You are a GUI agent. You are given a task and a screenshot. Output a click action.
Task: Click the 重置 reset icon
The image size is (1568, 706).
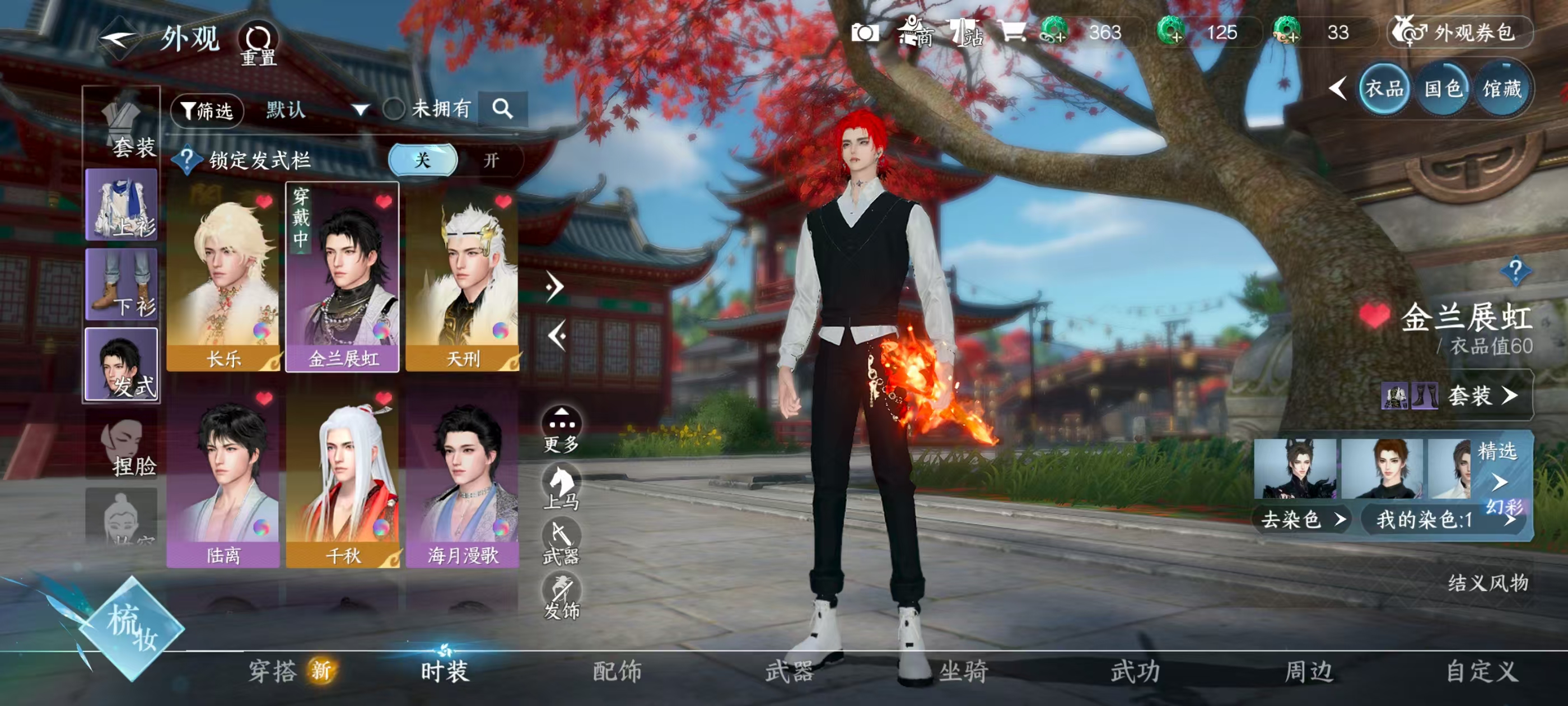[x=259, y=38]
